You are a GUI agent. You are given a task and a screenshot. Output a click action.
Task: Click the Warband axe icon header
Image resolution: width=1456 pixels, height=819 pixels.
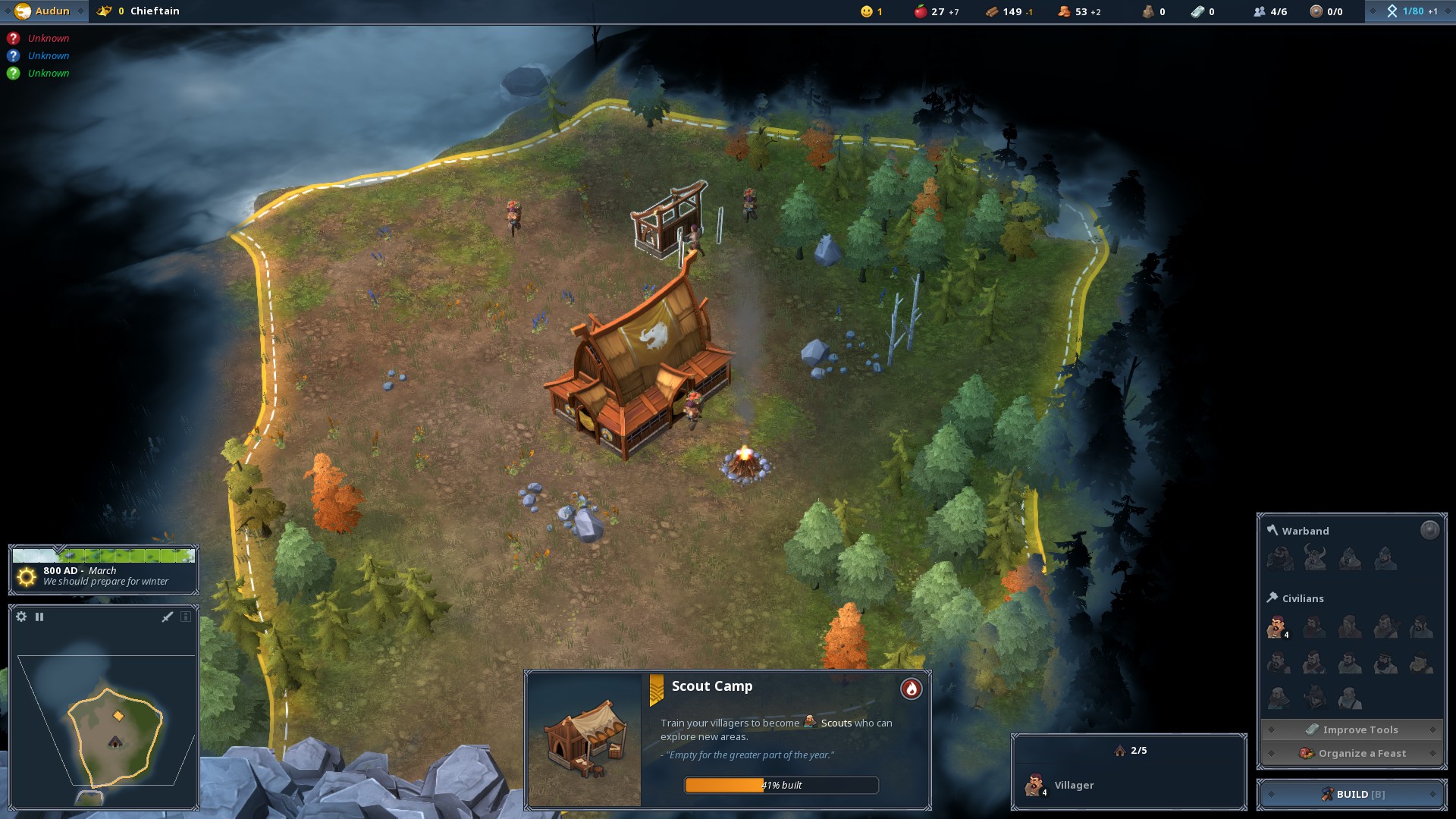tap(1272, 530)
